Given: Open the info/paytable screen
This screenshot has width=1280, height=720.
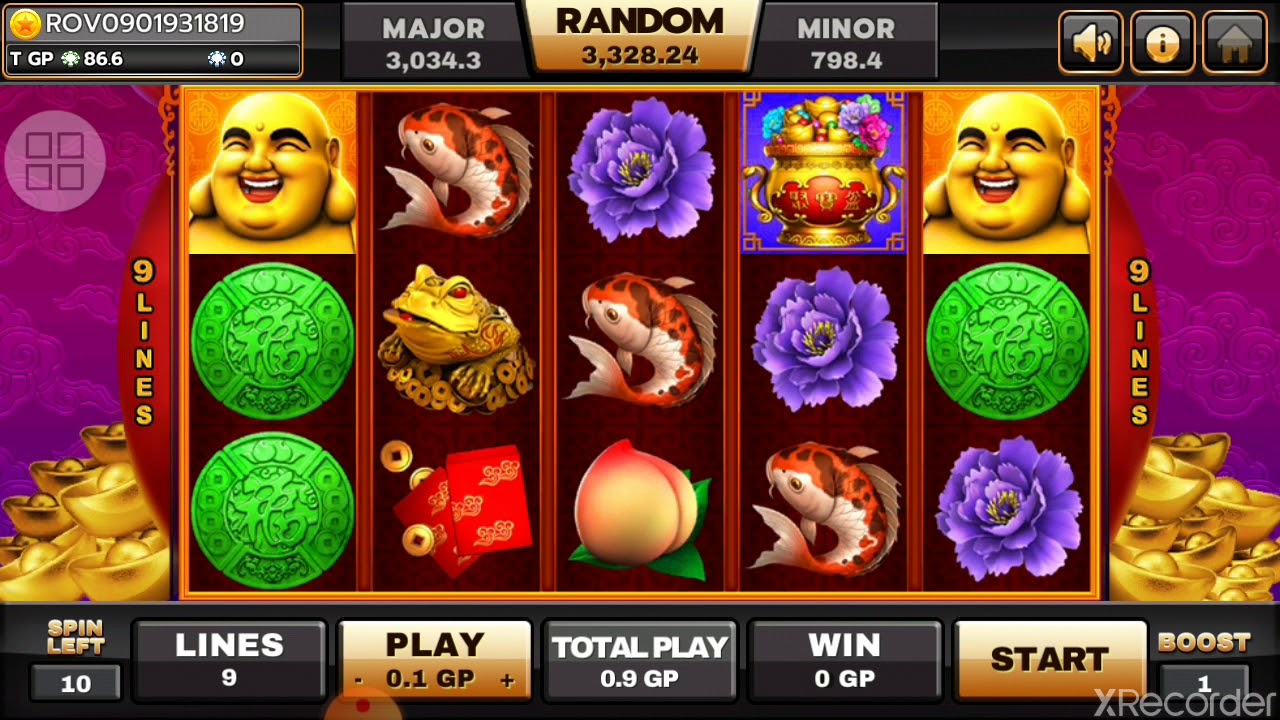Looking at the screenshot, I should click(x=1162, y=41).
